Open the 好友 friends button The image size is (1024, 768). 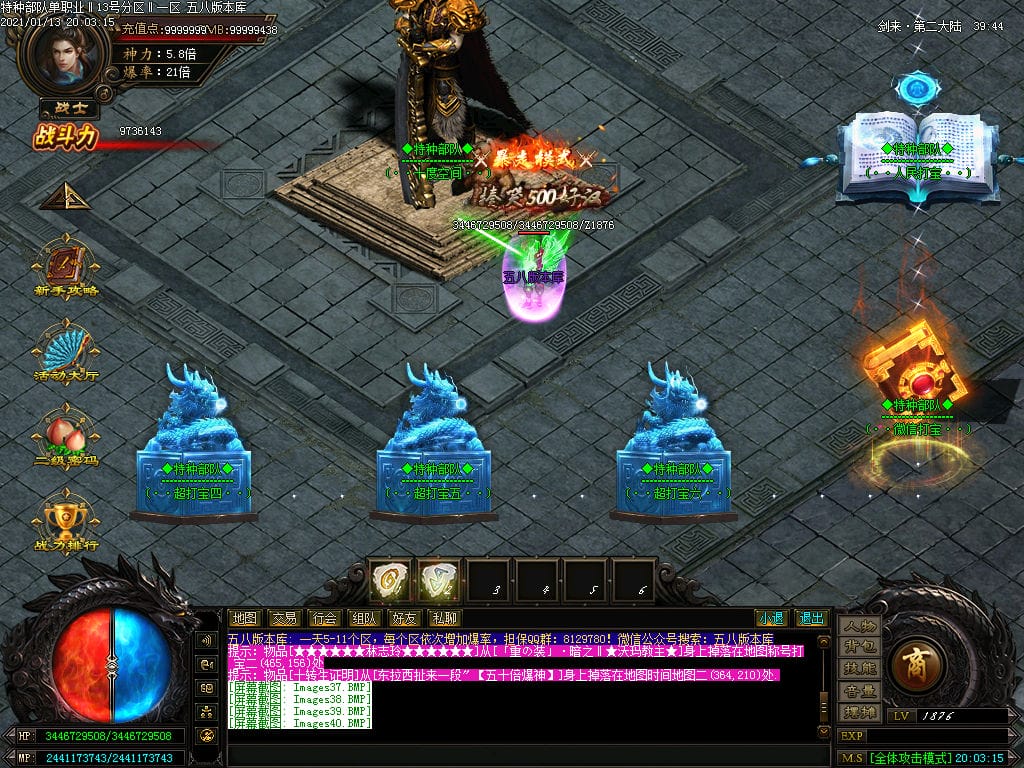pos(404,618)
